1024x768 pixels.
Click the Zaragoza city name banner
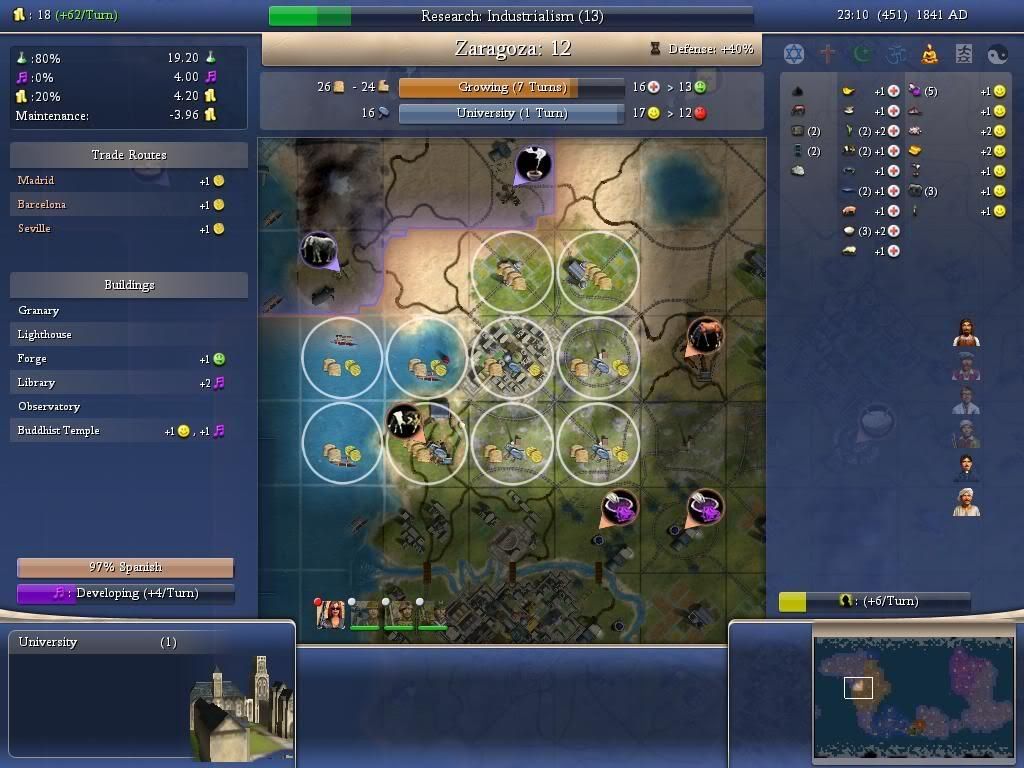512,48
